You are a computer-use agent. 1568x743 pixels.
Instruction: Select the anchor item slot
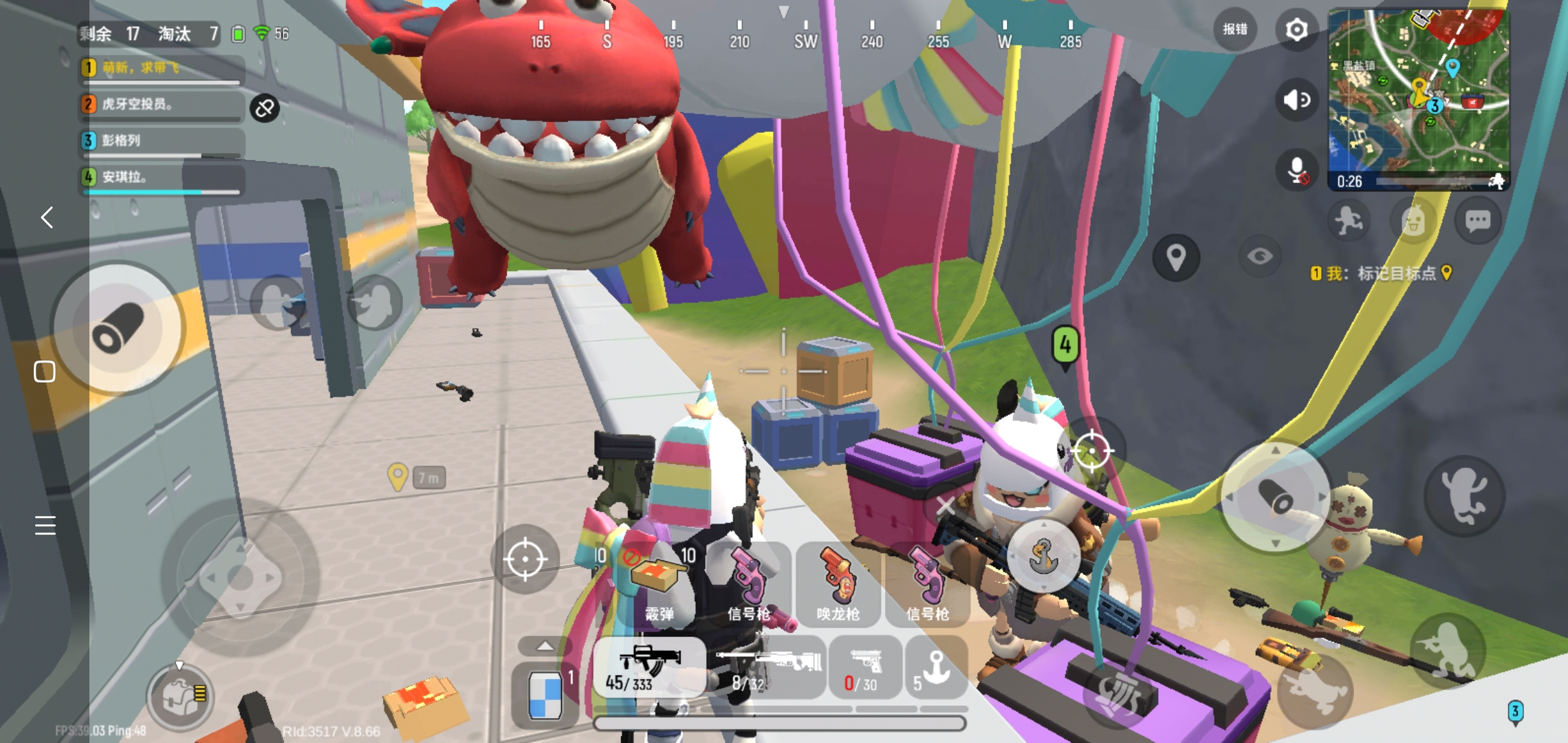coord(935,667)
